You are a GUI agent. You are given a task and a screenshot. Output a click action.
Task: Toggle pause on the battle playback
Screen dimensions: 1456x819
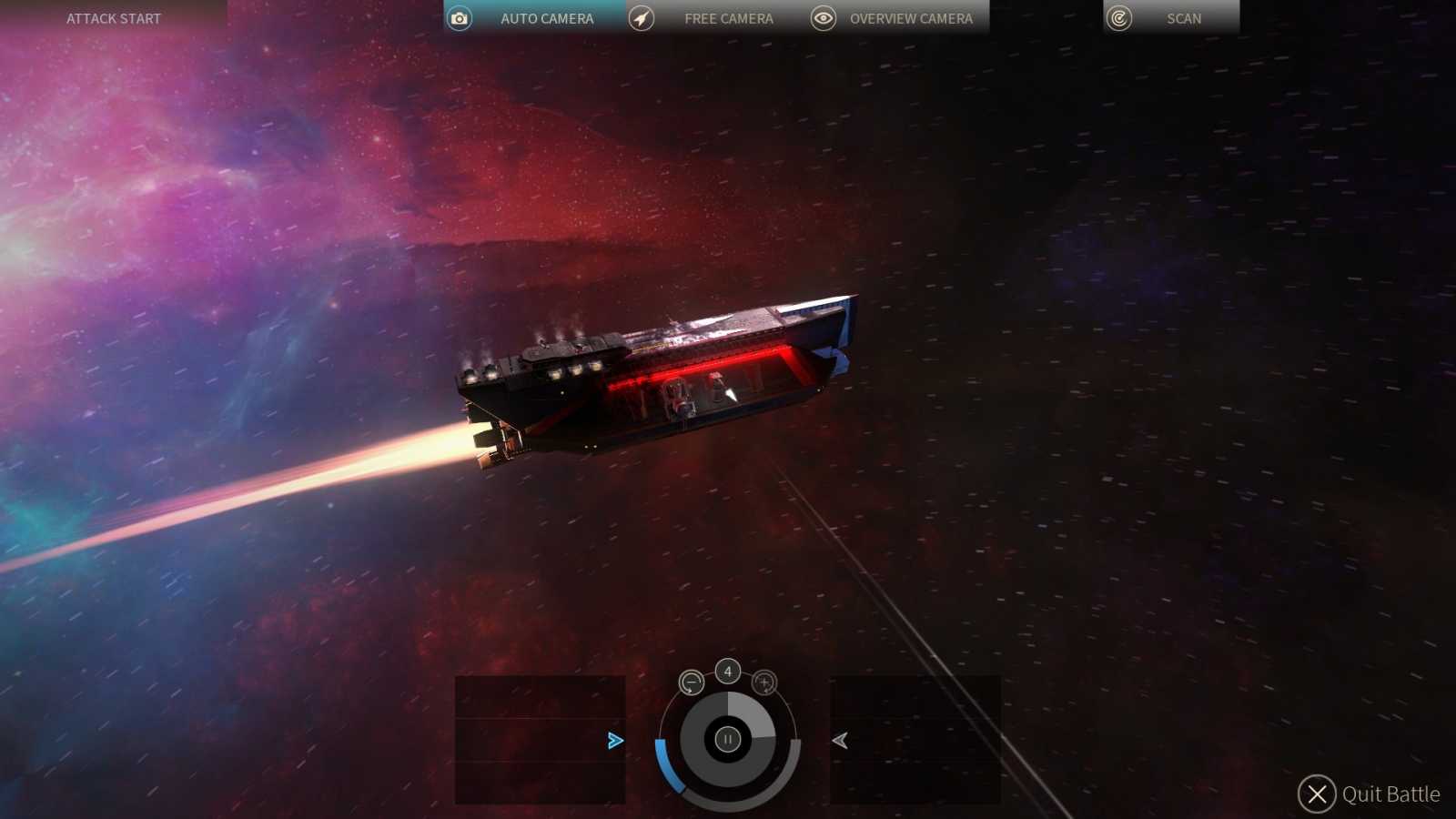[727, 739]
